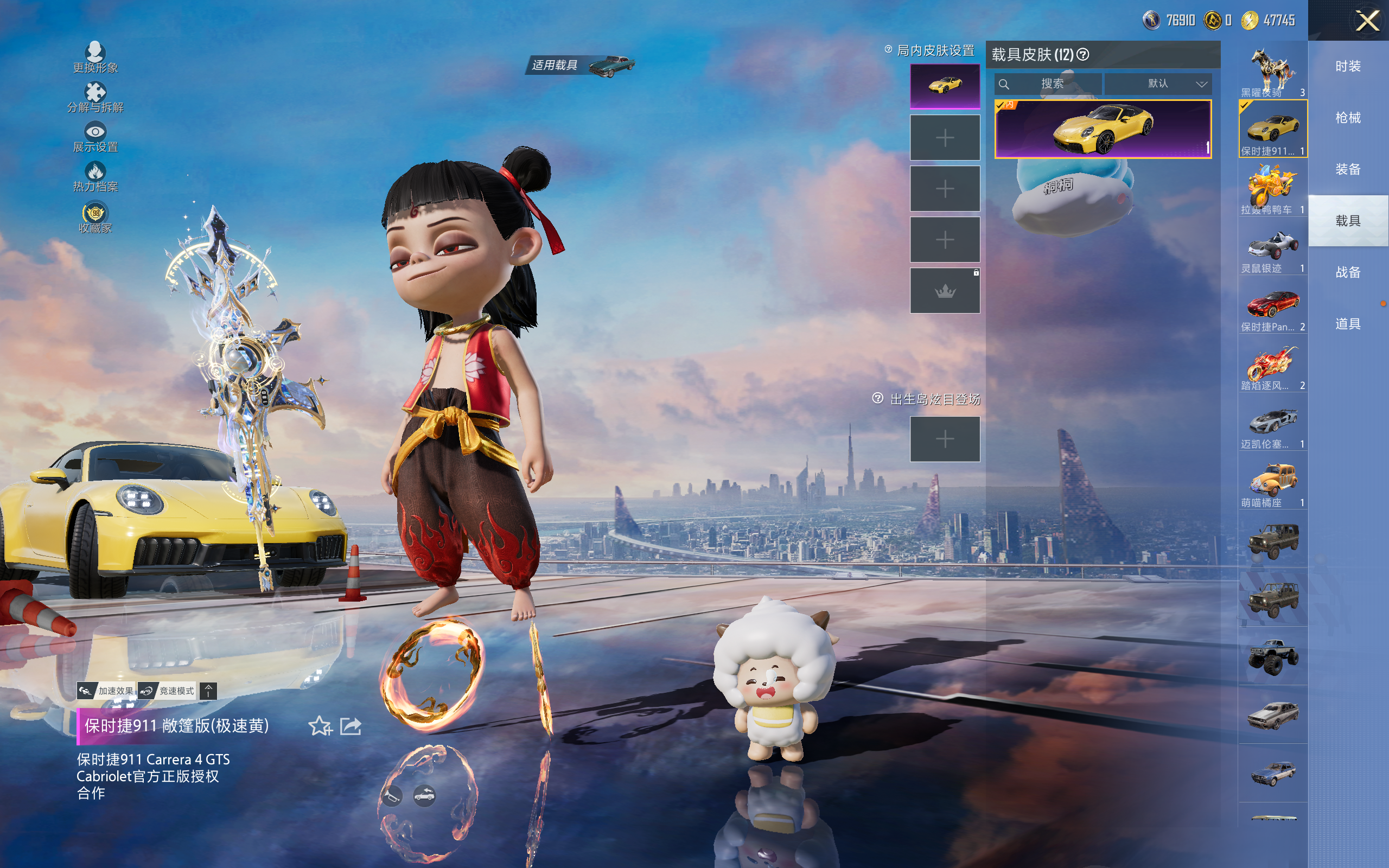1389x868 pixels.
Task: Close the vehicle skin screen
Action: [x=1367, y=21]
